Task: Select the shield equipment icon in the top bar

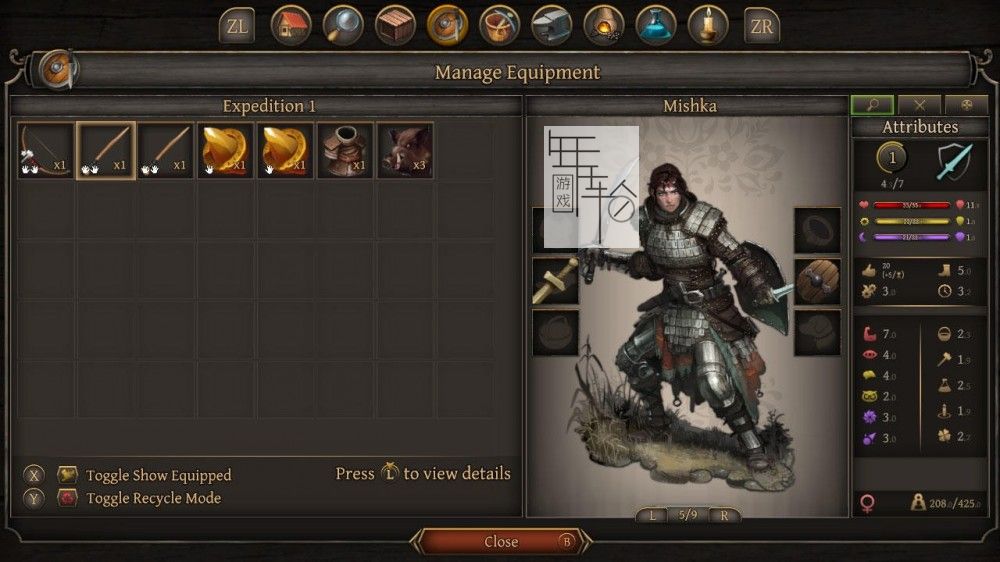Action: tap(447, 26)
